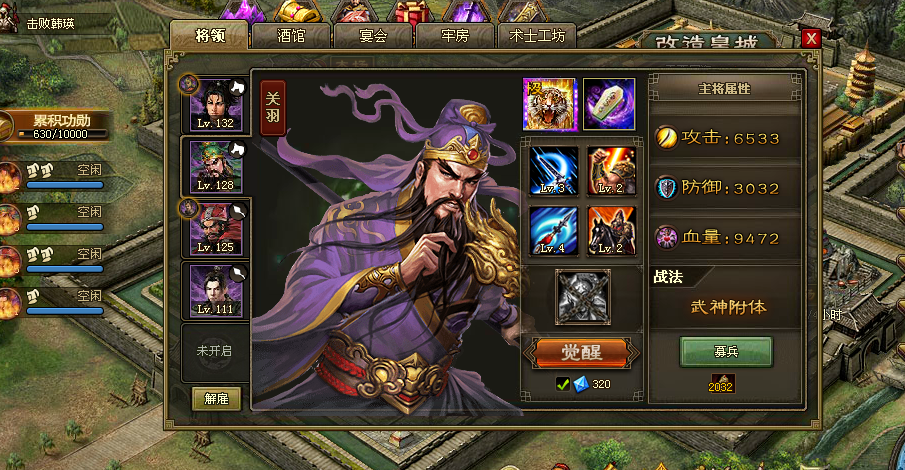This screenshot has height=470, width=905.
Task: Open the tiger skill icon
Action: 548,103
